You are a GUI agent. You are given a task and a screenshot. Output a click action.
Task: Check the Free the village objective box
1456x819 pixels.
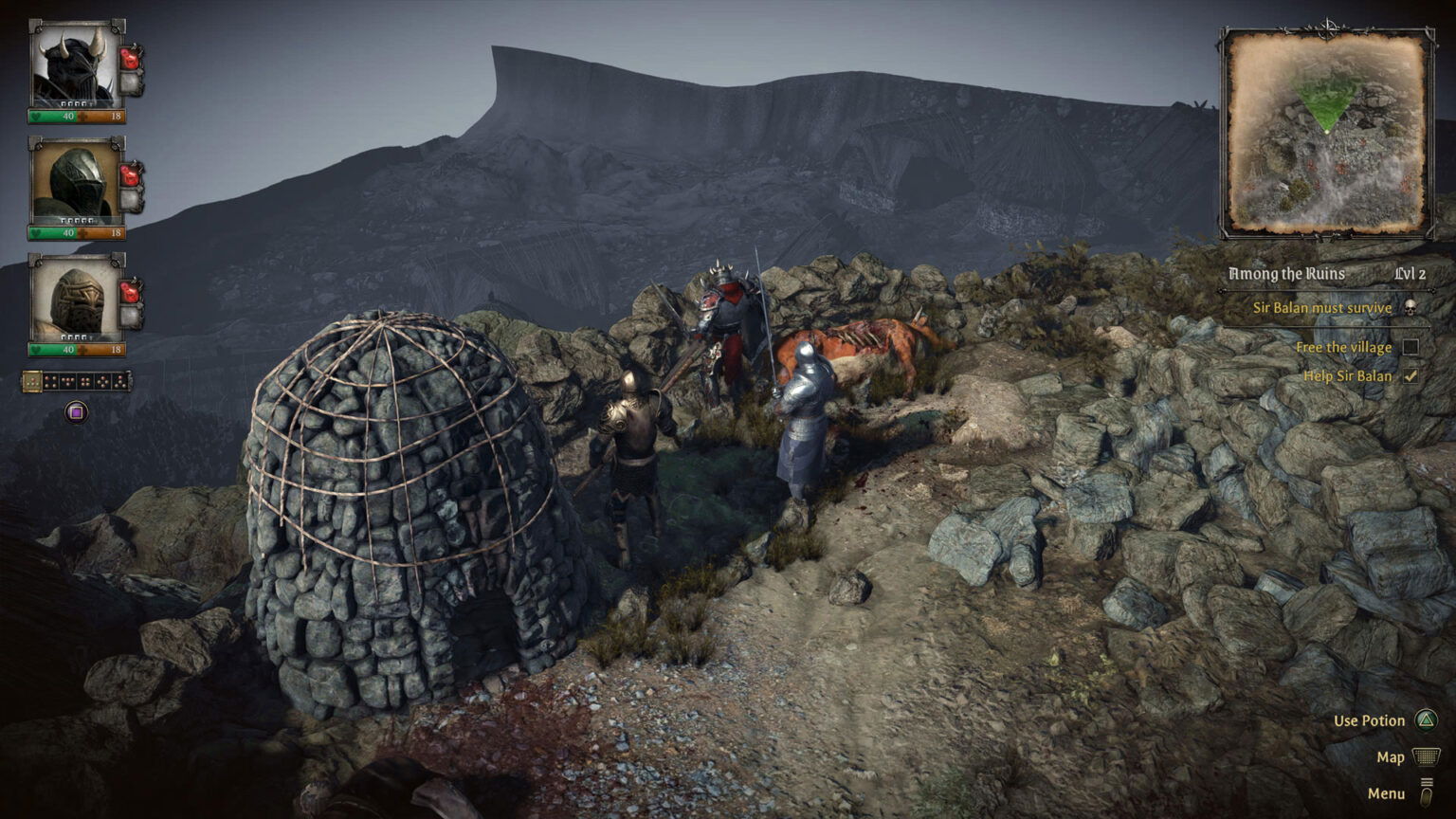(x=1411, y=347)
